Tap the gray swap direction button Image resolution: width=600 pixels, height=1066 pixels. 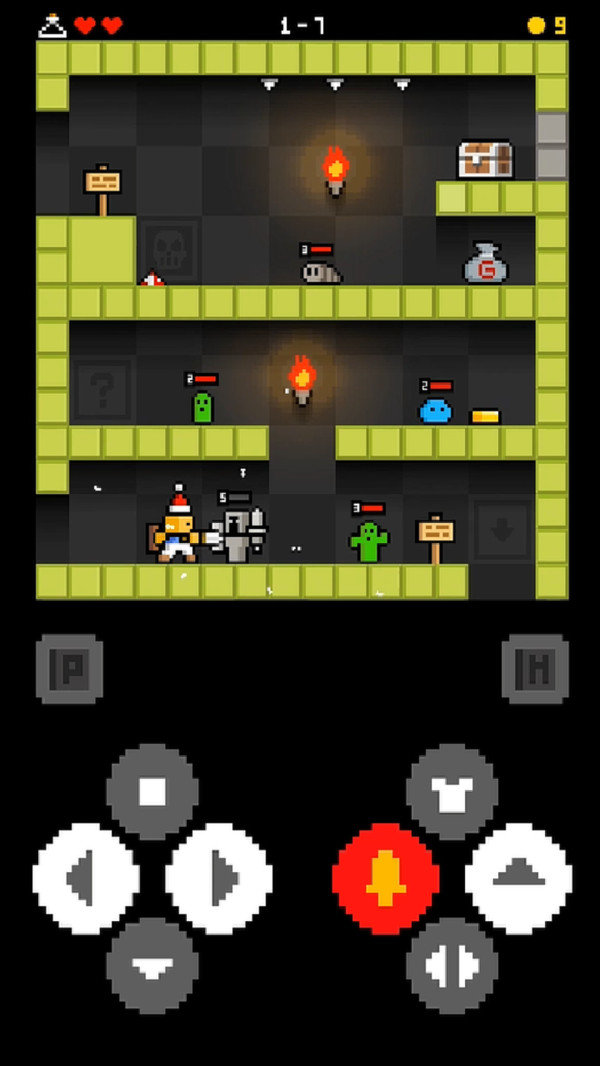pos(452,965)
